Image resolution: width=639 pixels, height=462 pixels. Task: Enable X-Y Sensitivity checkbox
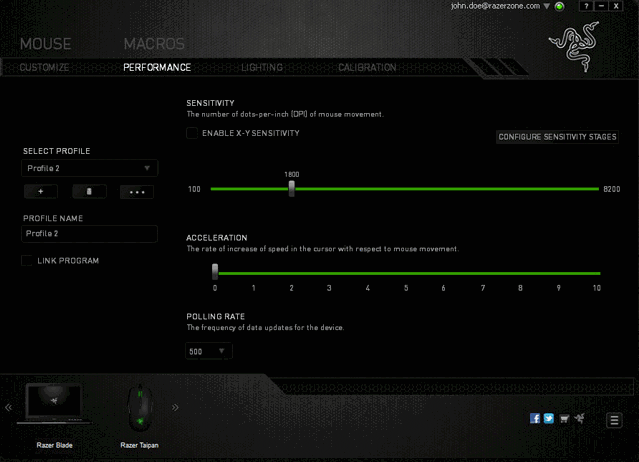(192, 133)
